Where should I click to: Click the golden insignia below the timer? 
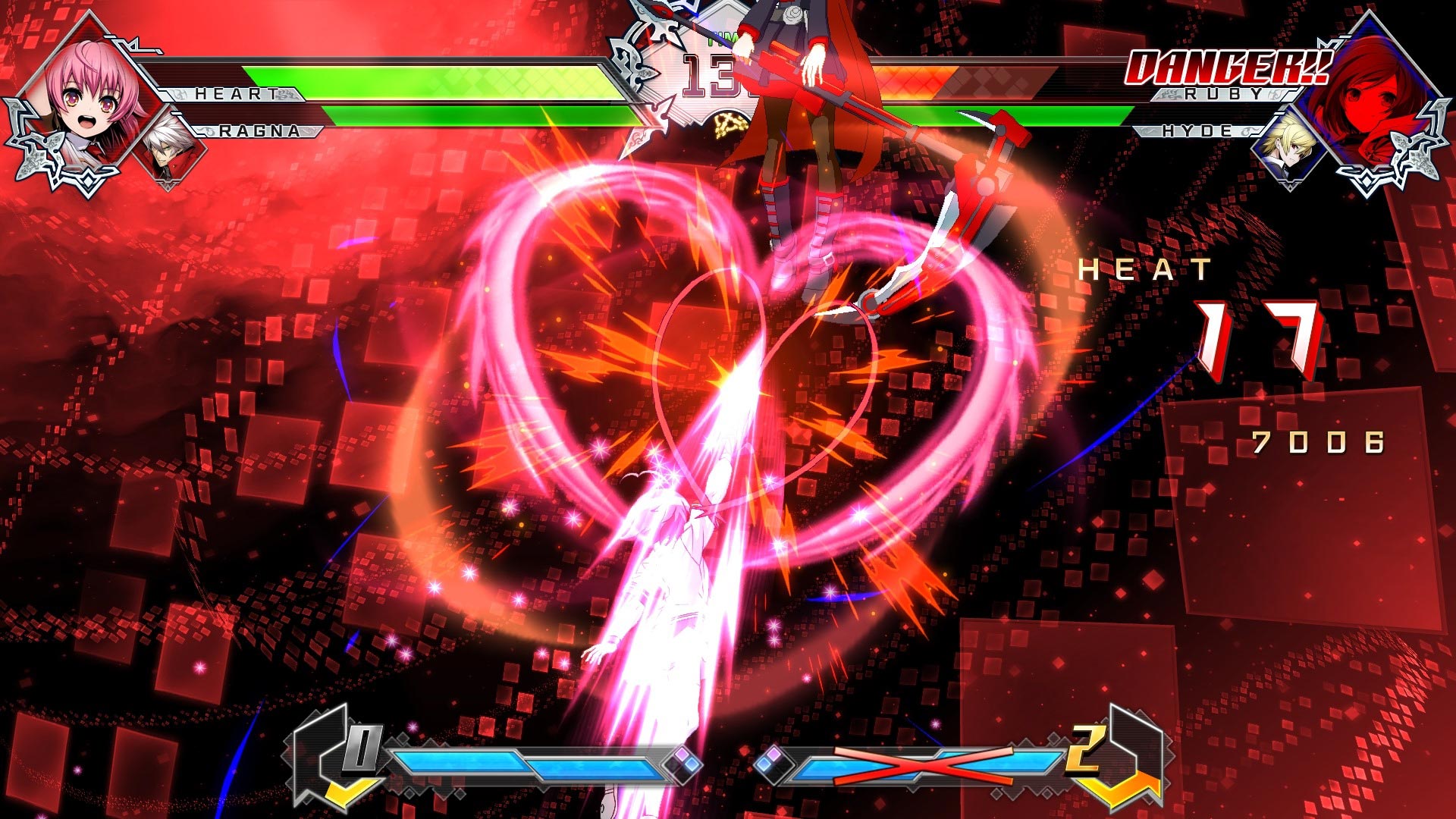[730, 124]
